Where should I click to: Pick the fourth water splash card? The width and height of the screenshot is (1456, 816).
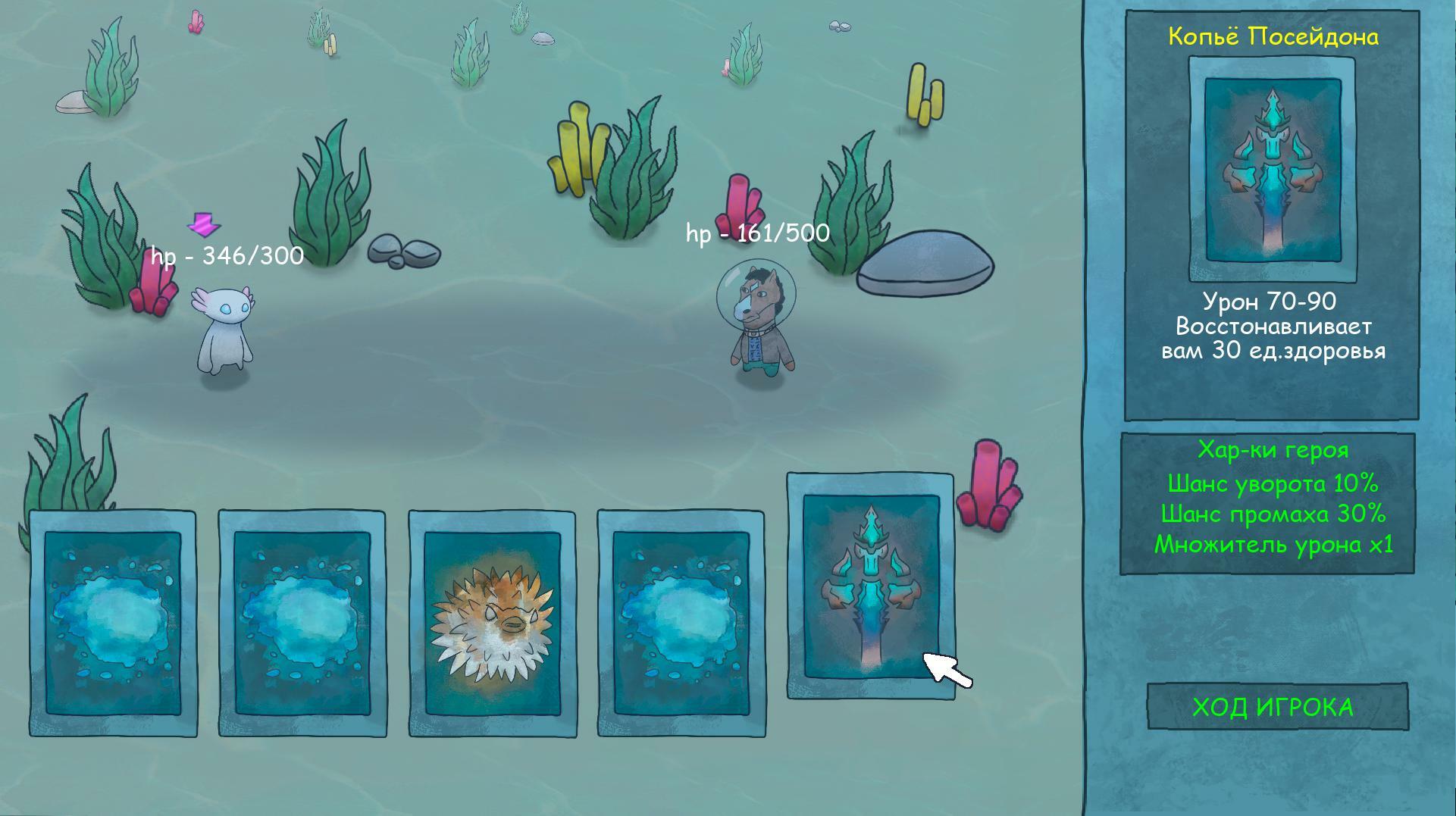tap(678, 621)
